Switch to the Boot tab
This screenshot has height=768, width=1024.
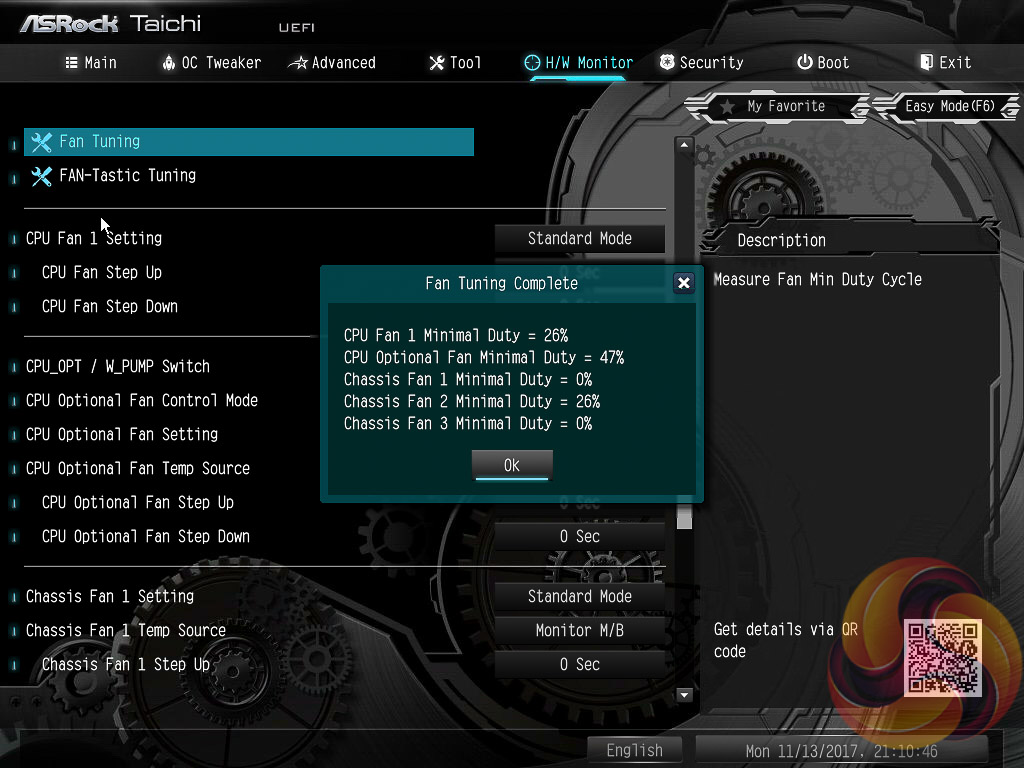pos(822,62)
